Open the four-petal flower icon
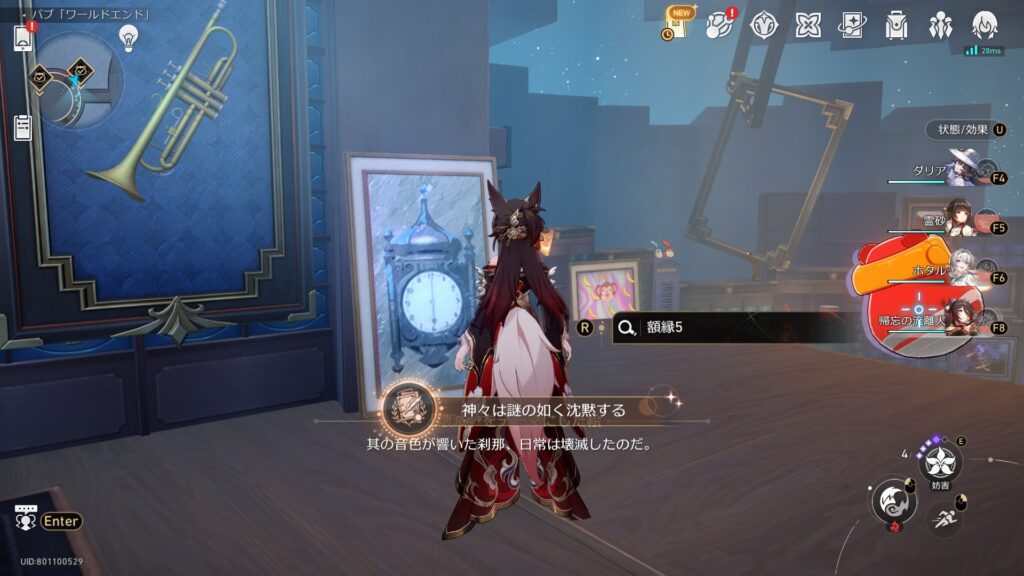The width and height of the screenshot is (1024, 576). tap(808, 25)
